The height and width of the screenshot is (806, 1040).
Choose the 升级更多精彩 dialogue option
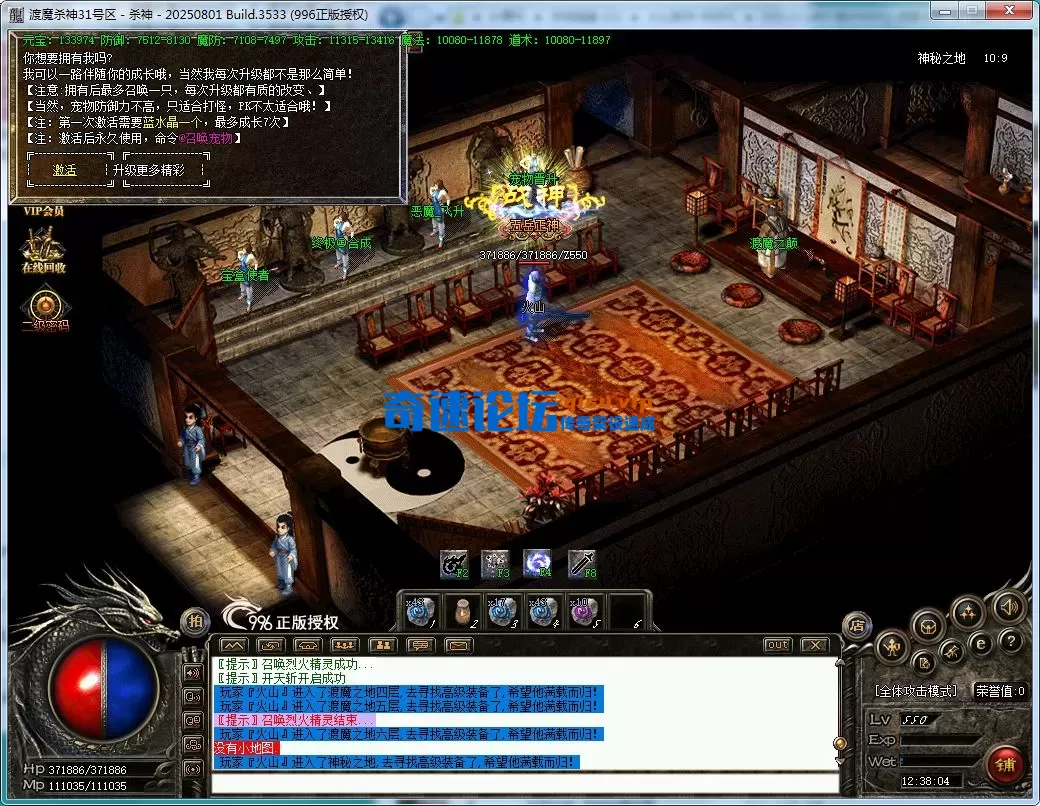coord(162,170)
